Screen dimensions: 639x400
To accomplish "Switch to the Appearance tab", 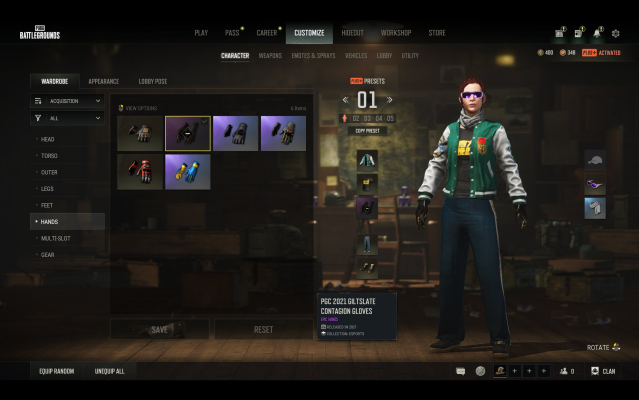I will coord(103,81).
